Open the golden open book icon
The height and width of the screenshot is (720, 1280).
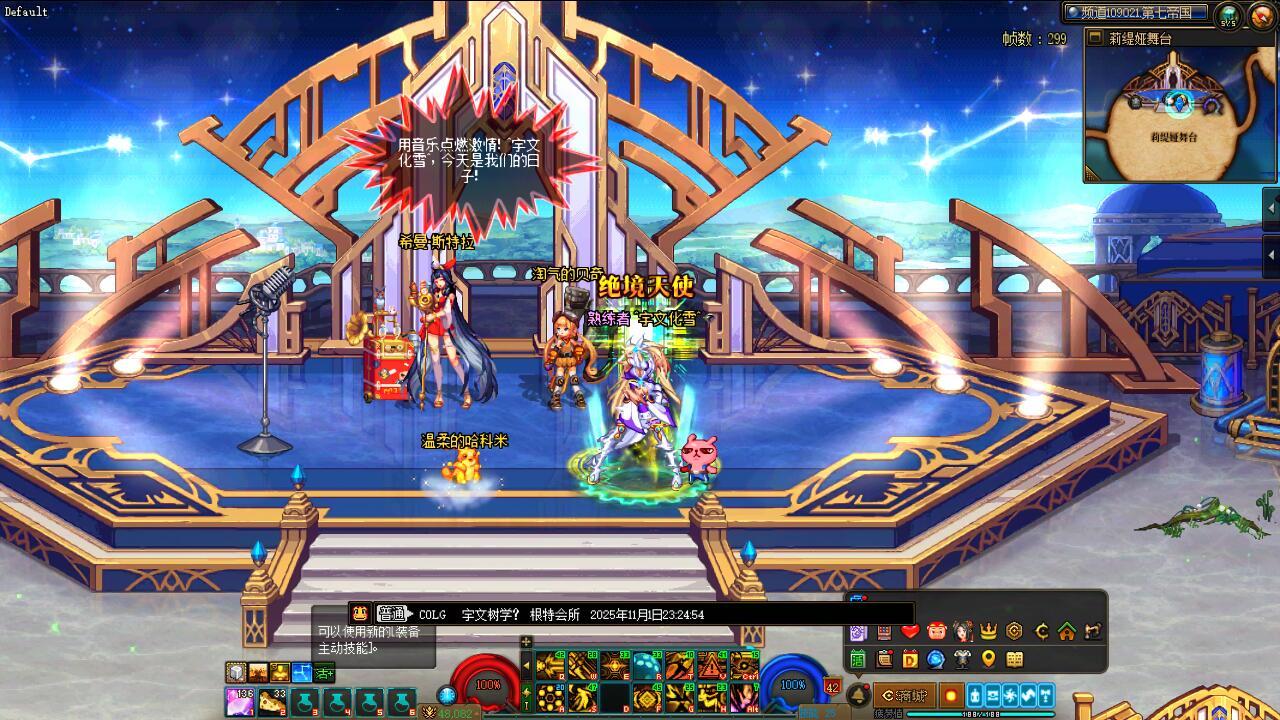pos(1015,659)
